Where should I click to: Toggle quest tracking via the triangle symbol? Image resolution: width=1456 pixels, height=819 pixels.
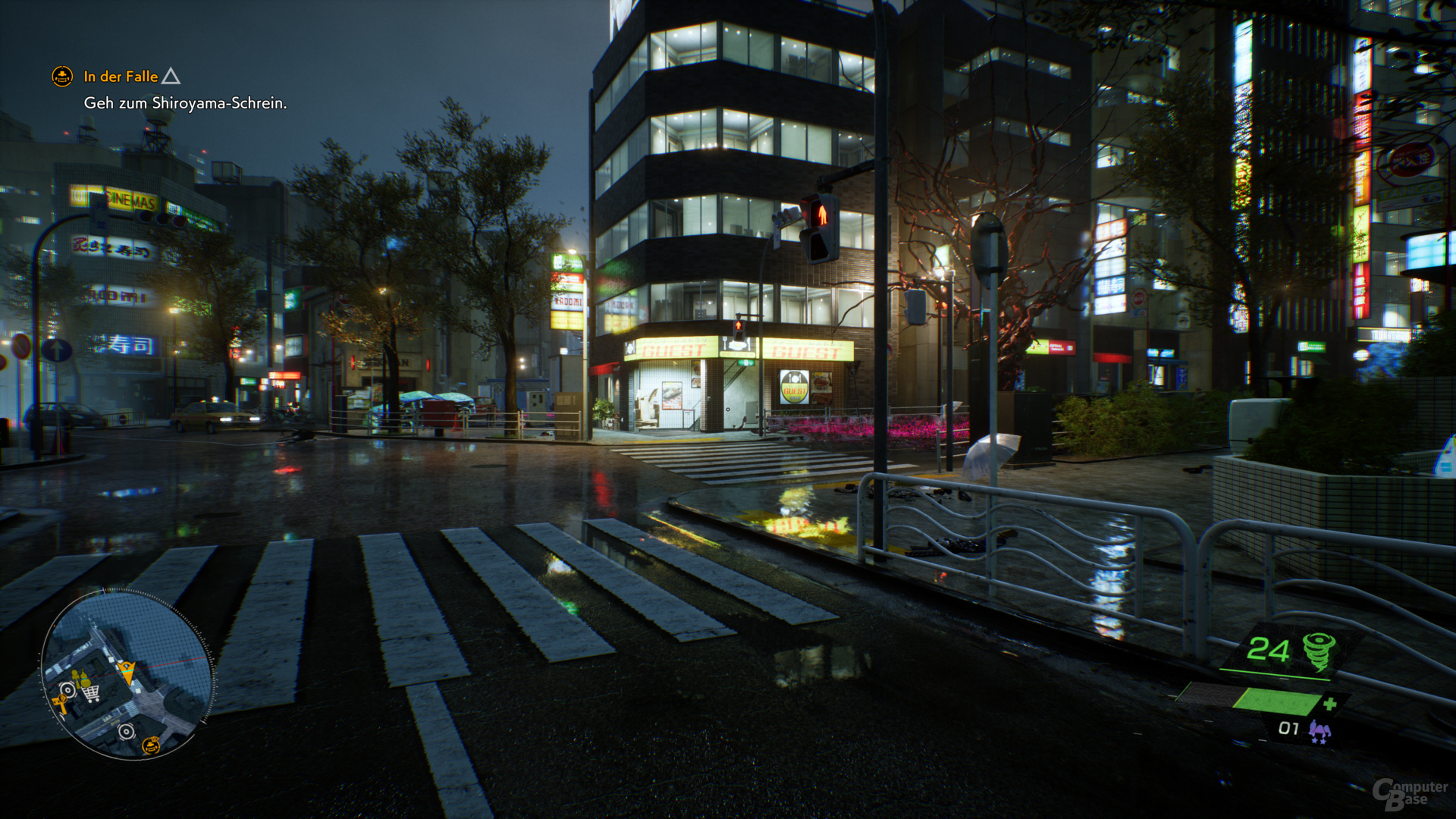171,76
